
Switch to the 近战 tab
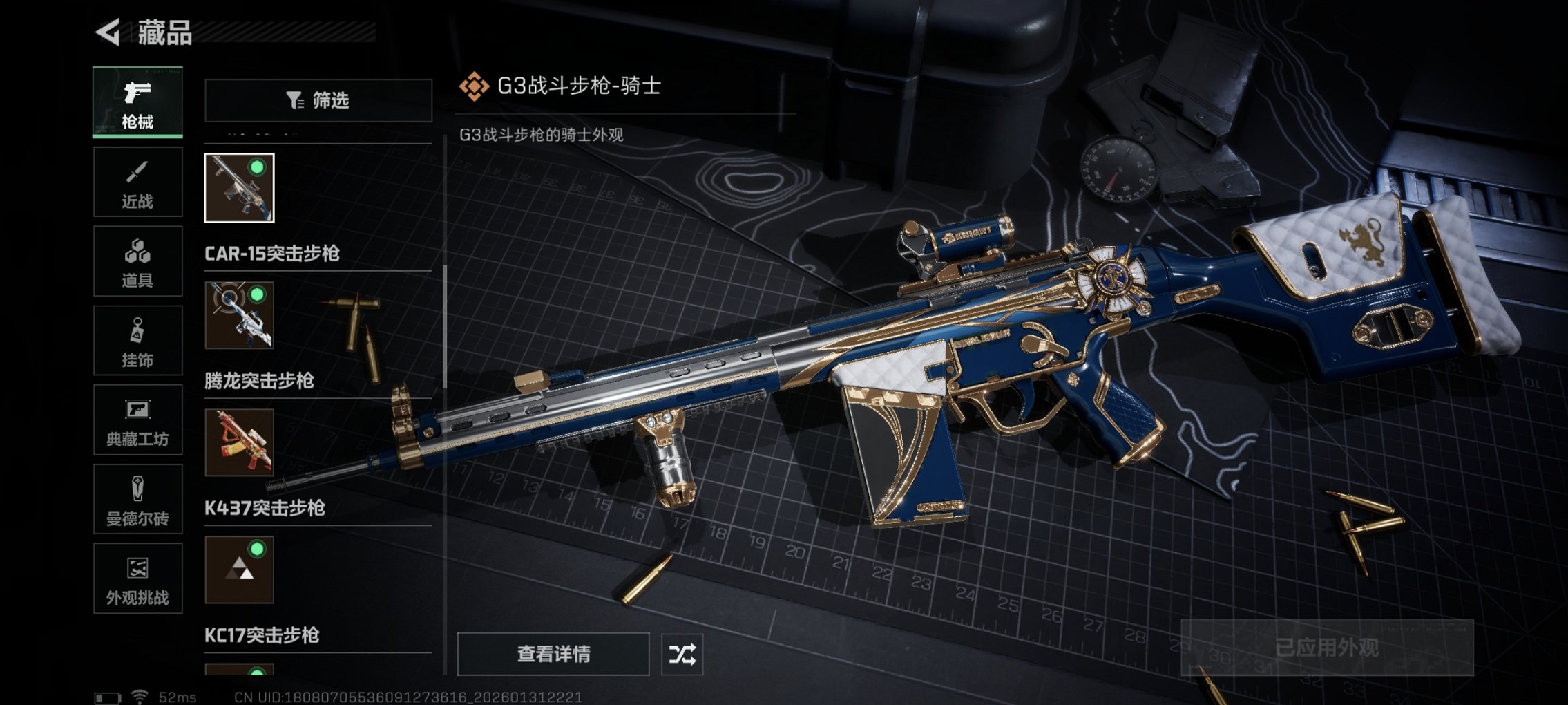(x=137, y=182)
